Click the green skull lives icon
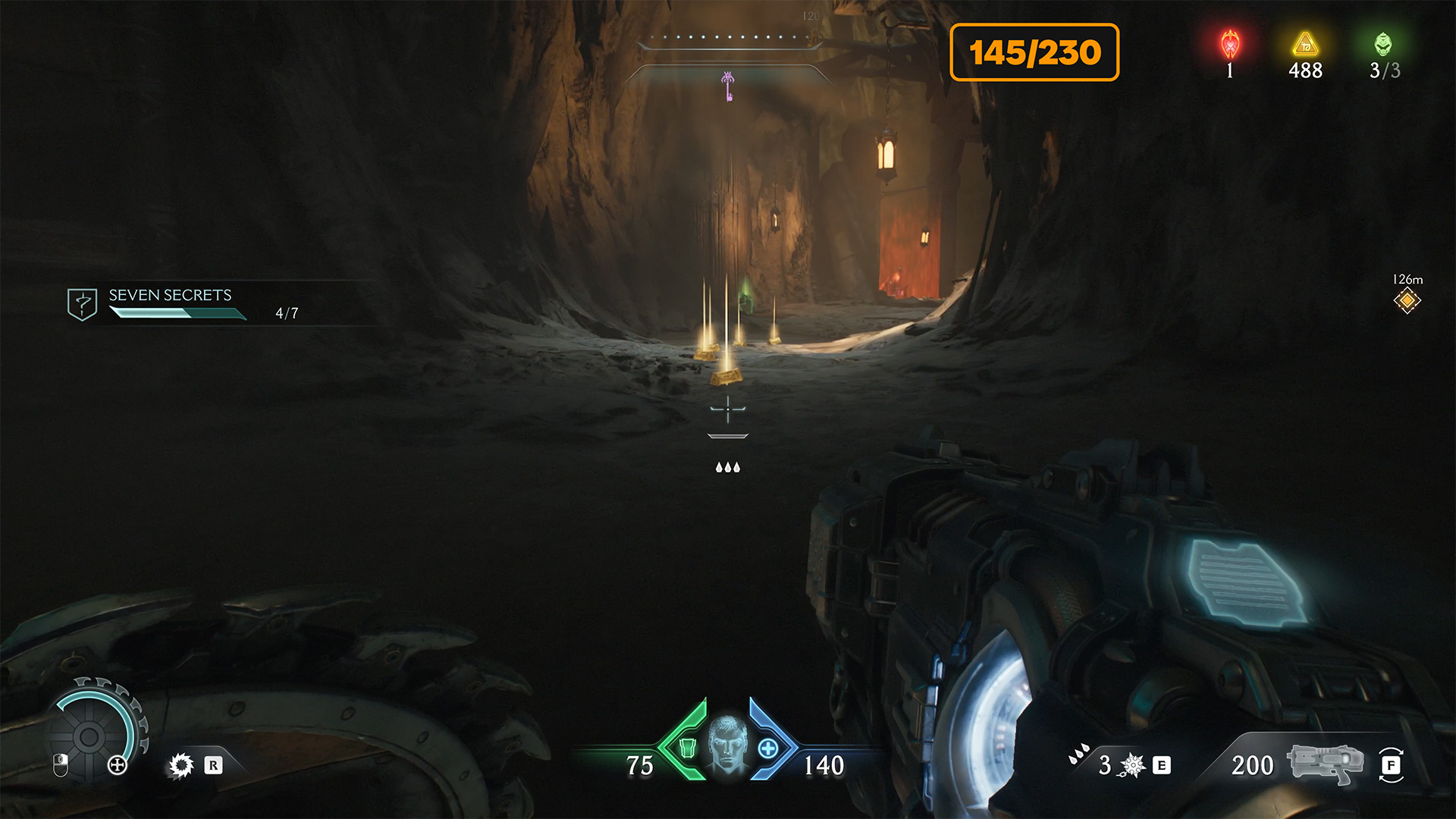The image size is (1456, 819). click(x=1383, y=45)
